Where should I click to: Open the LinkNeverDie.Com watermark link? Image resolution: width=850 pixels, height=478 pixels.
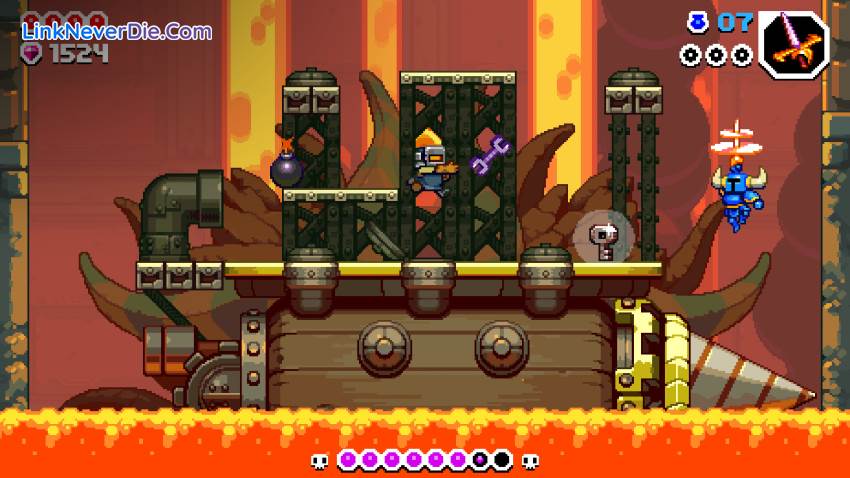point(117,31)
